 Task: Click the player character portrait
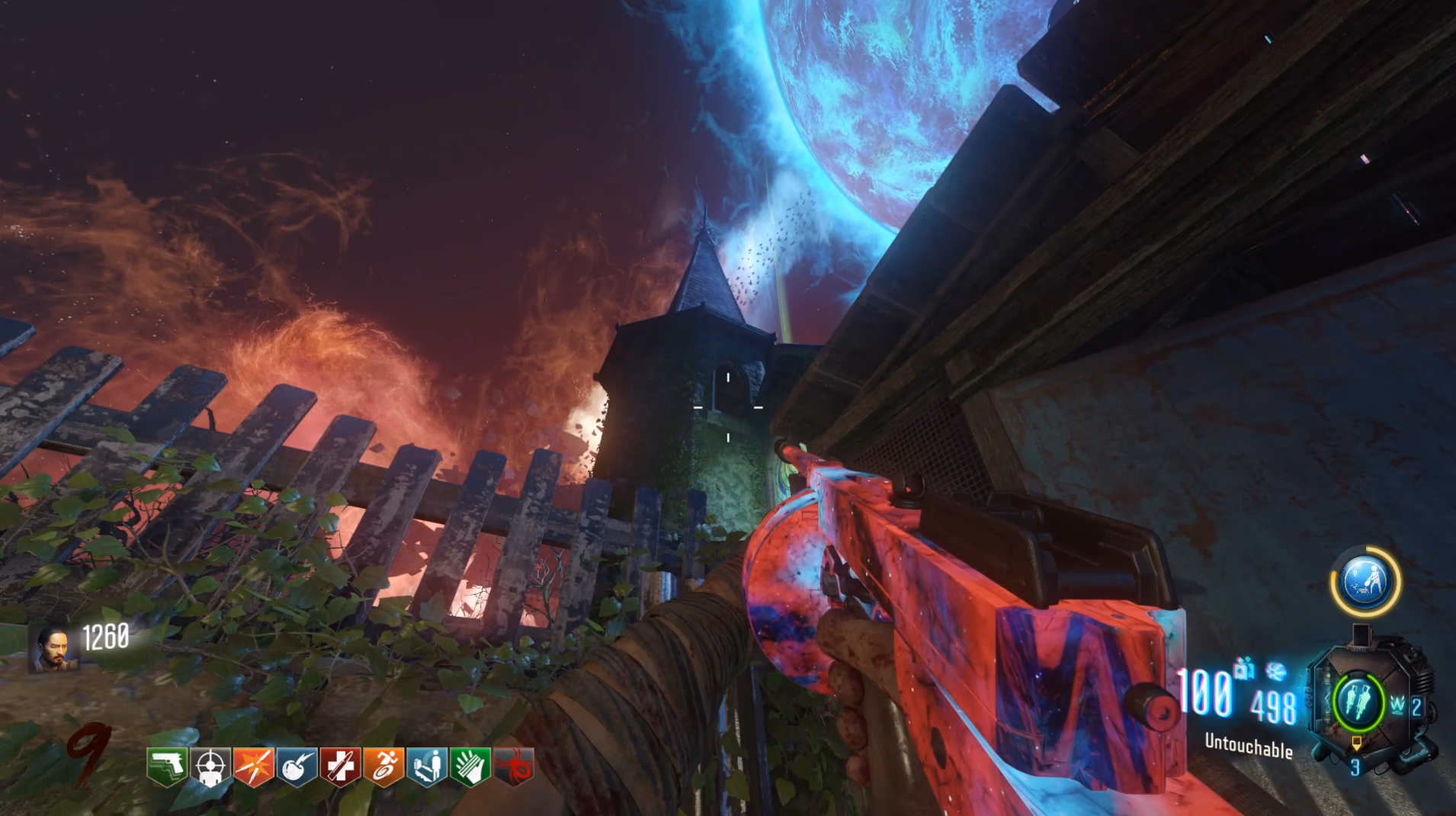click(x=53, y=649)
